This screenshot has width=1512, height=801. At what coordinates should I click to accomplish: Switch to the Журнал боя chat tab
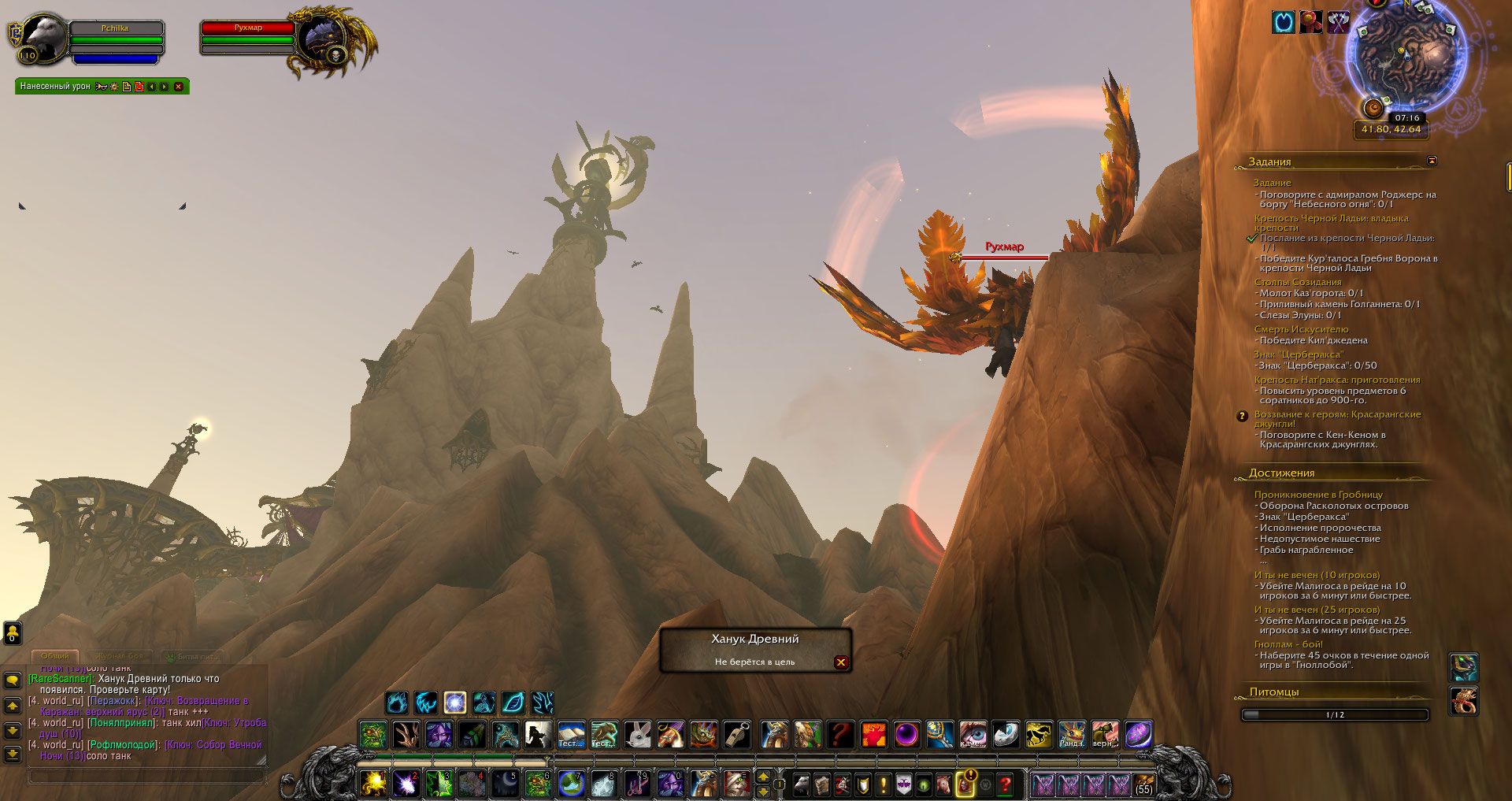click(x=120, y=656)
